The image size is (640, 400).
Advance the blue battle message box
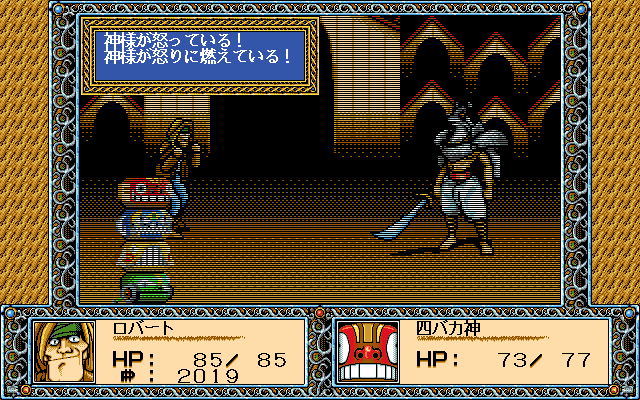199,56
